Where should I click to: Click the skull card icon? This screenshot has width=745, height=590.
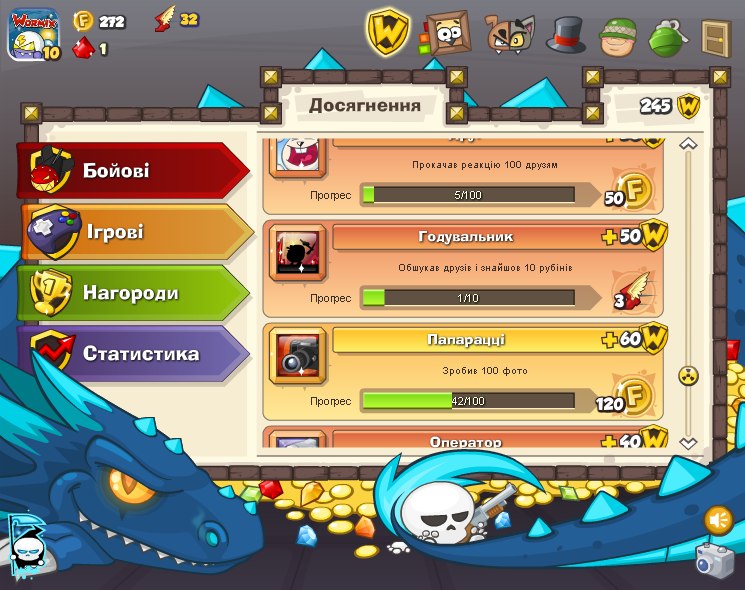coord(26,544)
